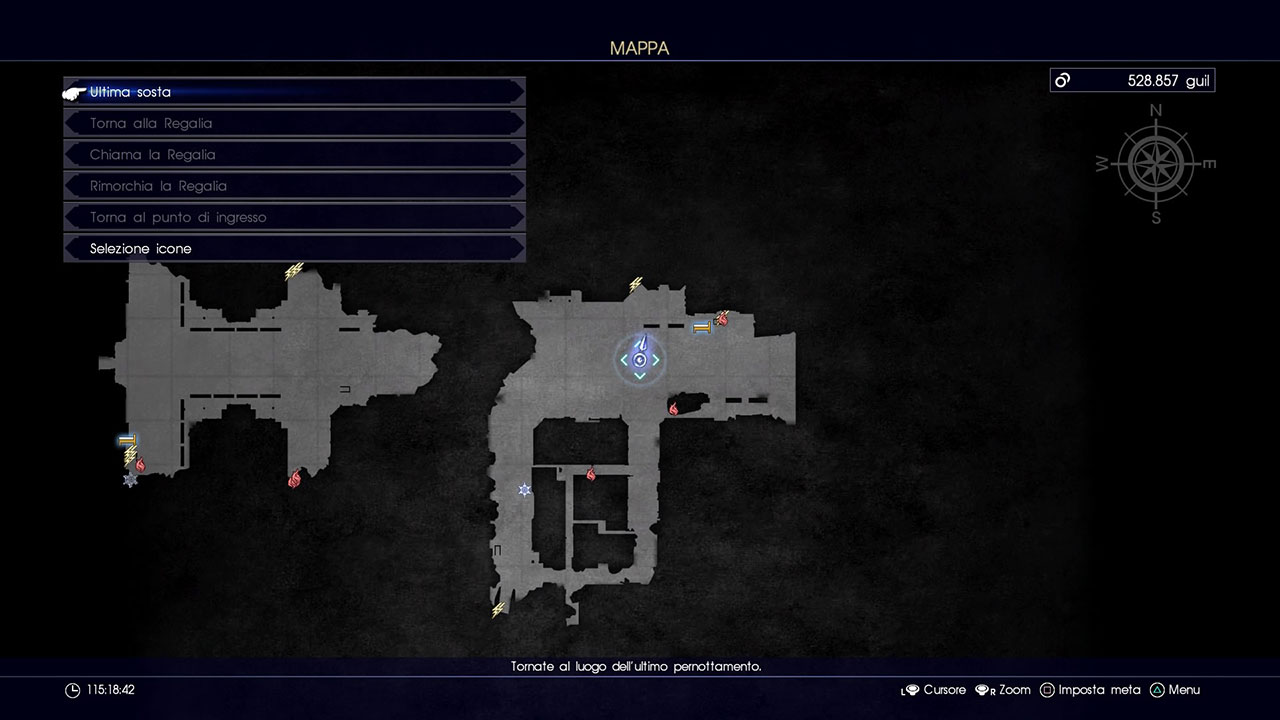Select the player position marker on the map
The height and width of the screenshot is (720, 1280).
[x=639, y=359]
